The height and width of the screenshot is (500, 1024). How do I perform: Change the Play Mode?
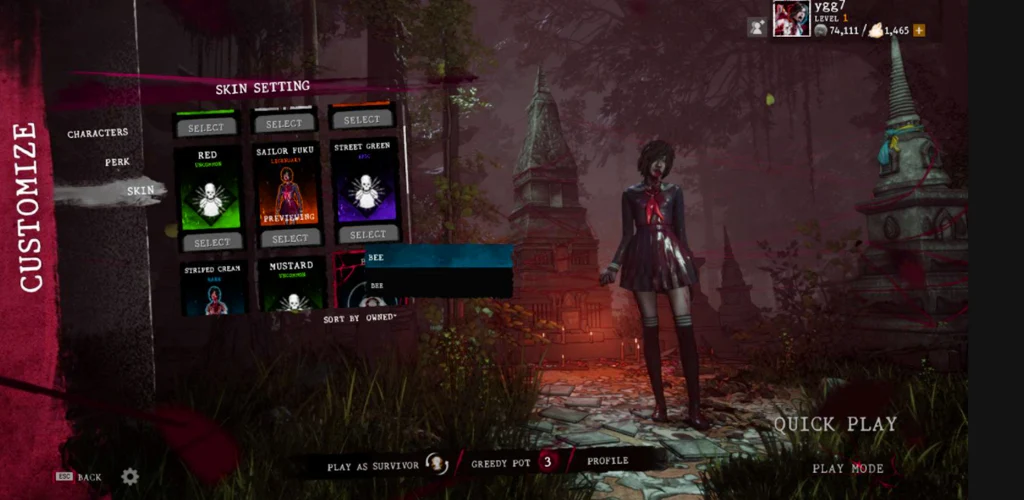click(x=847, y=468)
